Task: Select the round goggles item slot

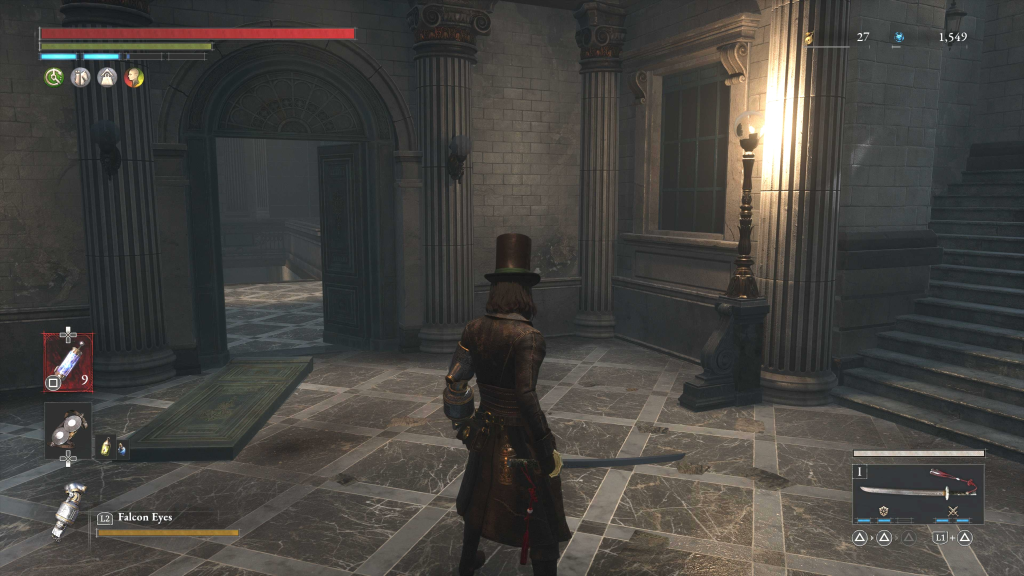Action: pos(68,428)
